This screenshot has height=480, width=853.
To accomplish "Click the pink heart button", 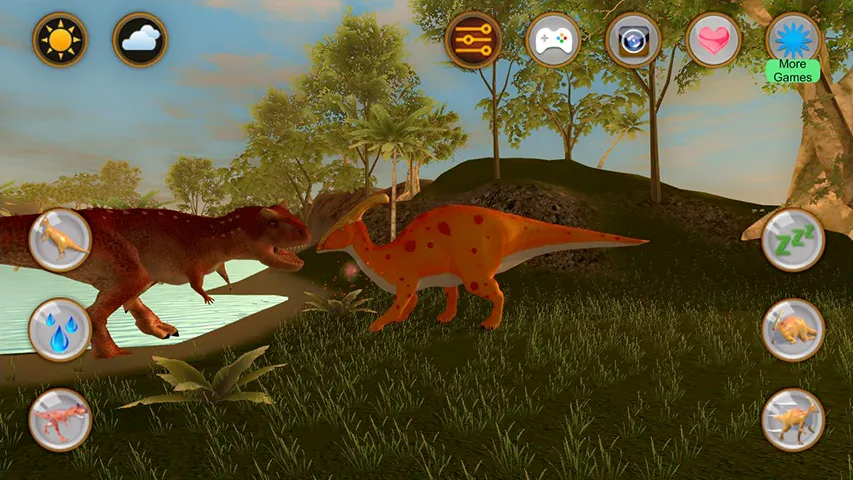I will click(x=713, y=40).
